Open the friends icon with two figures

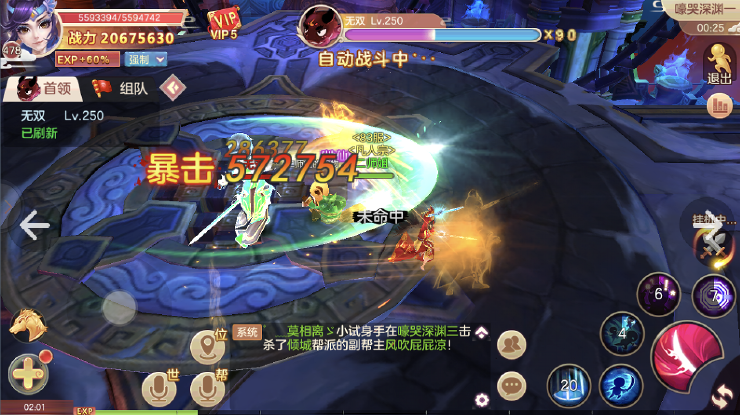512,344
